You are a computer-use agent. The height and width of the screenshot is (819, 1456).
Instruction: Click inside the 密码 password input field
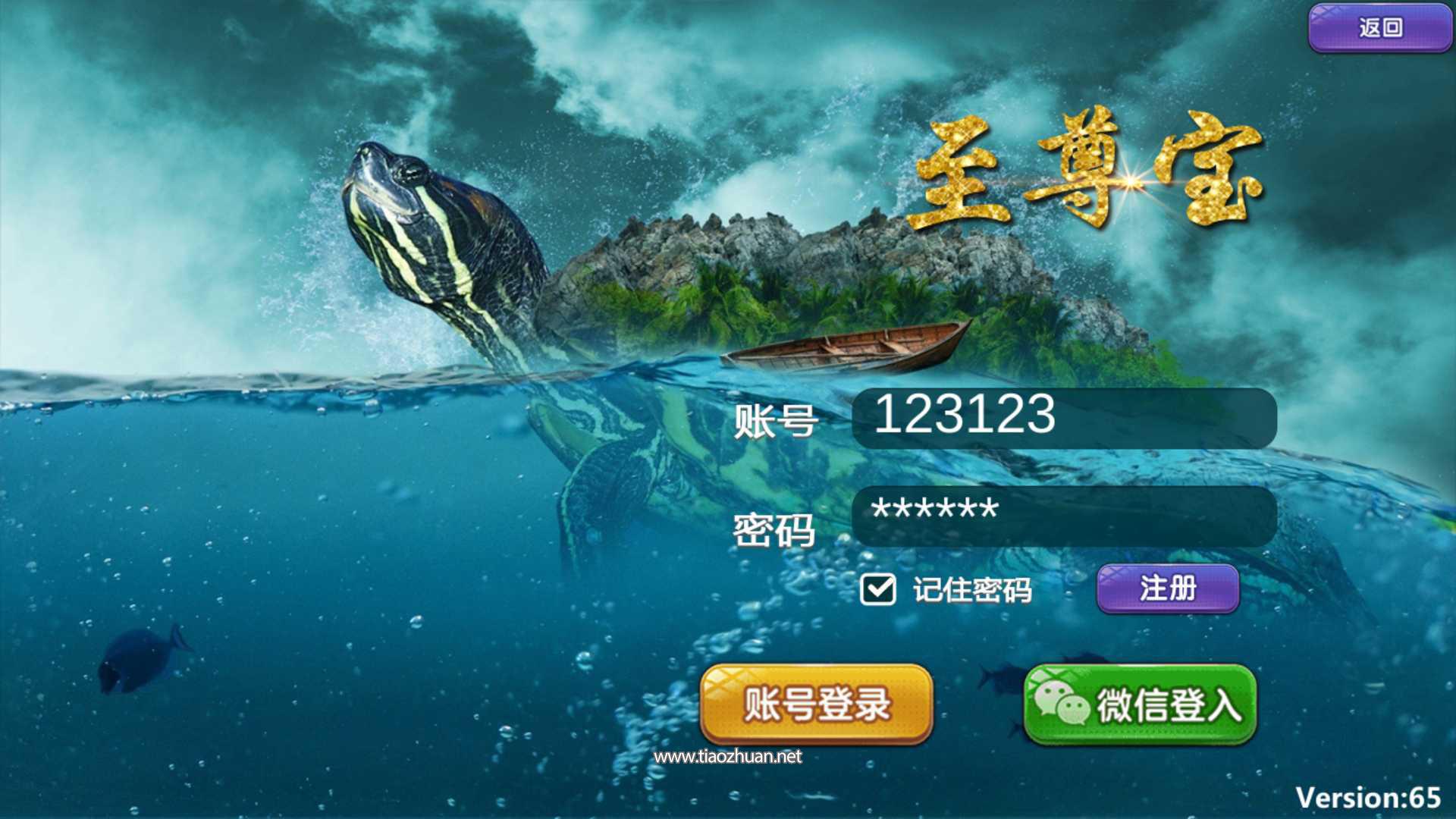[x=1062, y=515]
